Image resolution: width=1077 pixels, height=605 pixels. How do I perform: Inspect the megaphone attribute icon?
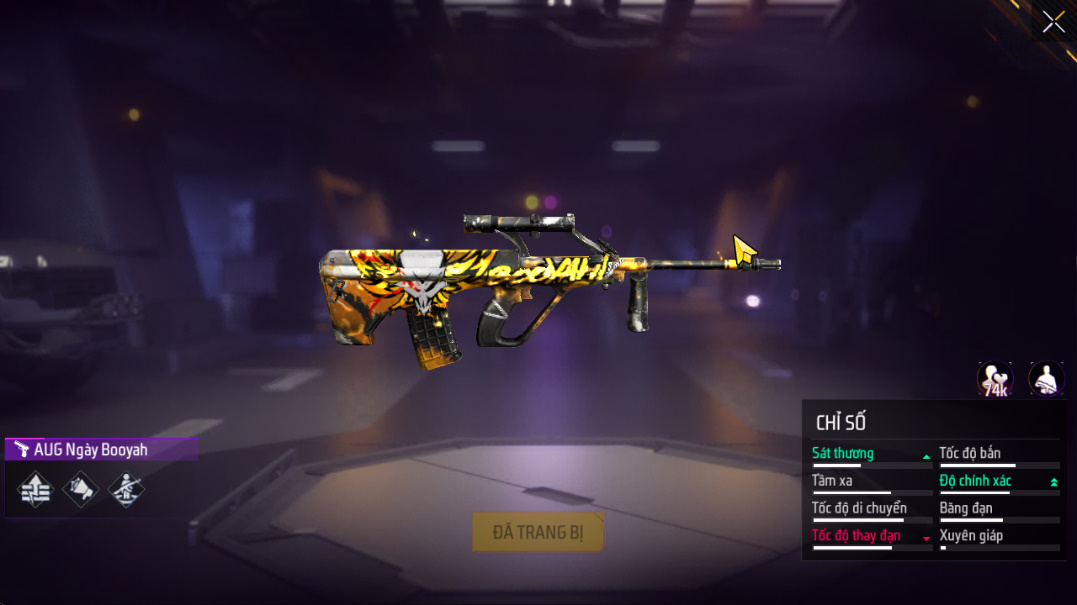80,489
